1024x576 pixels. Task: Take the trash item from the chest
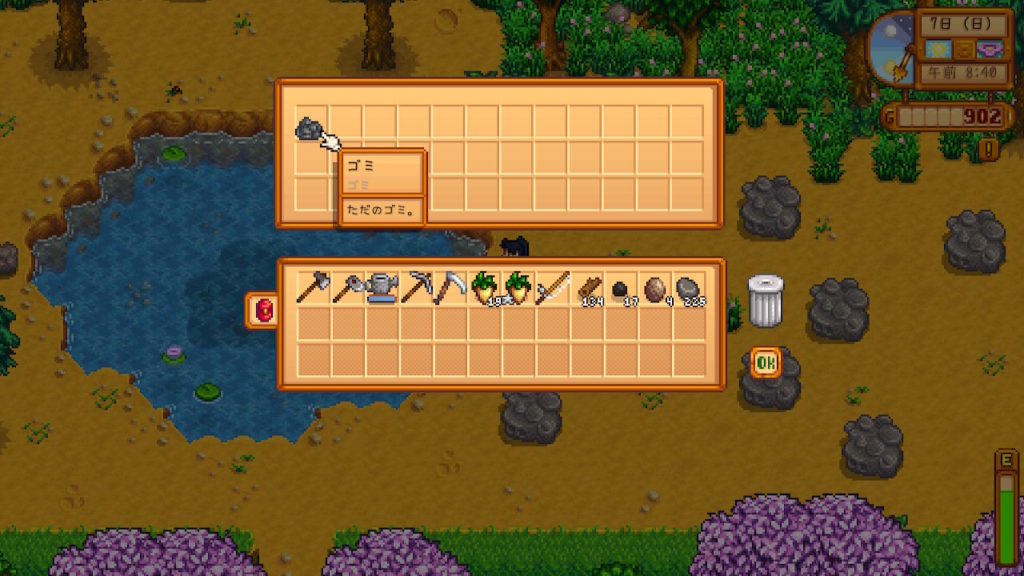tap(311, 128)
